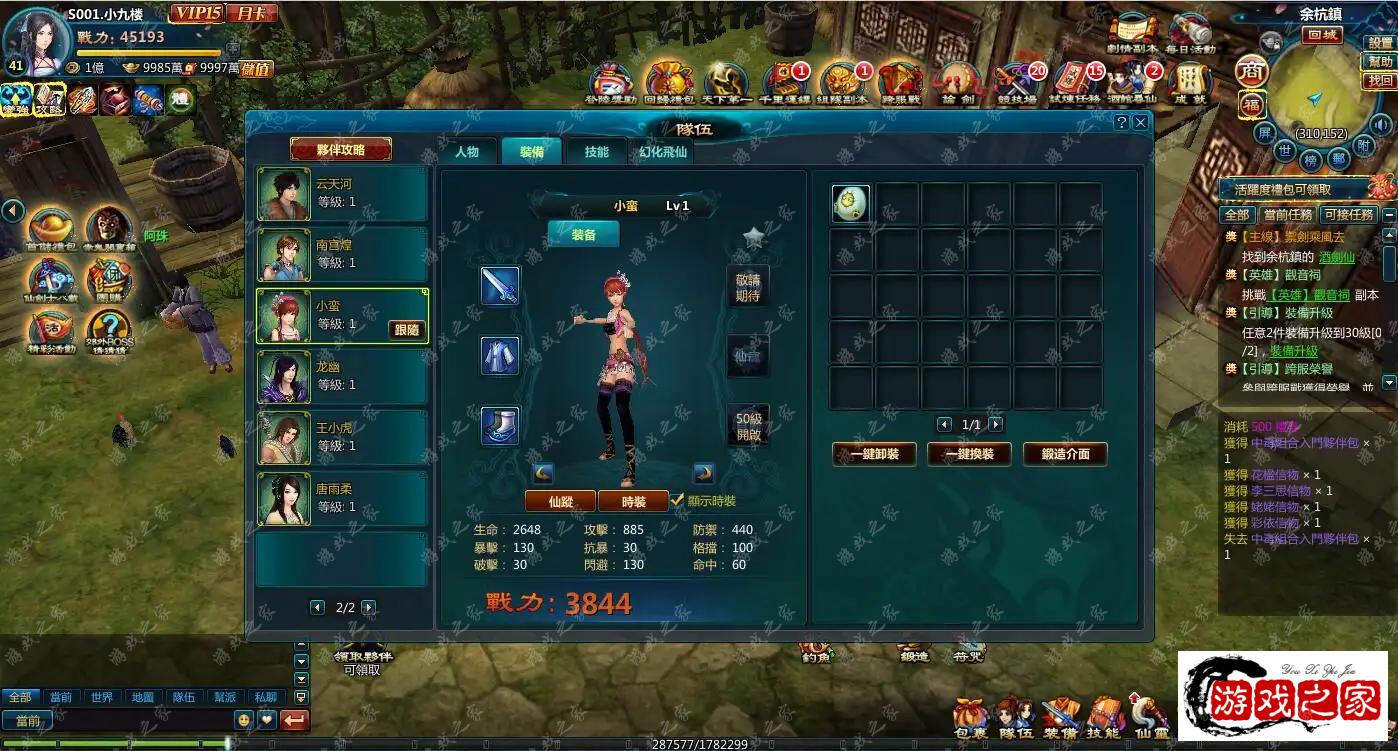Click the 一鍵換裝 quick-equip button
Screen dimensions: 1398x751
[969, 454]
